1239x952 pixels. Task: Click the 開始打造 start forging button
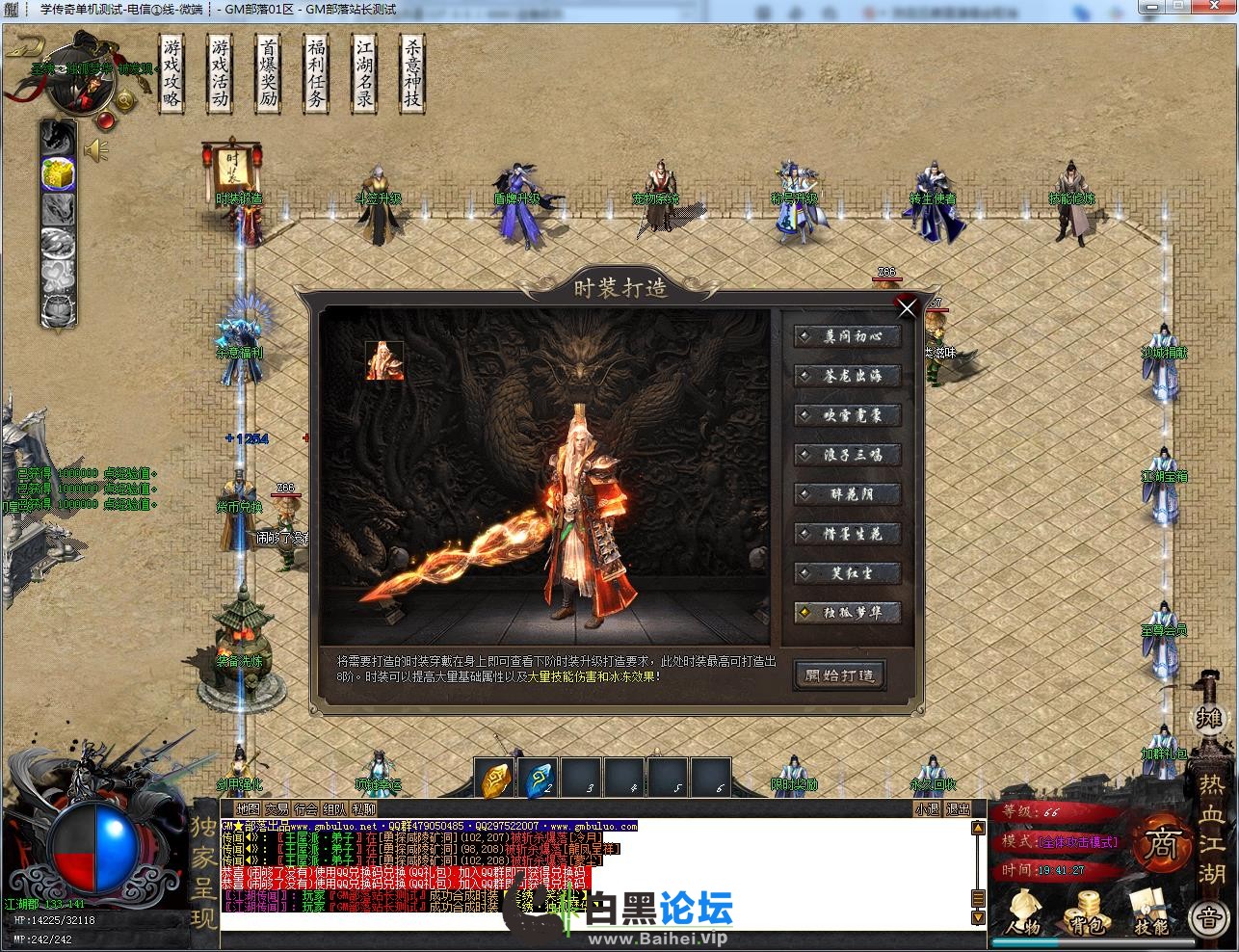coord(839,674)
